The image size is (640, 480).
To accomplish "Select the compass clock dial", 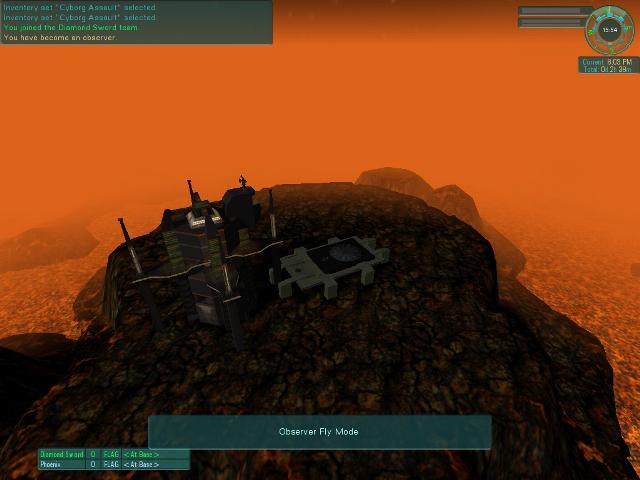I will tap(611, 30).
